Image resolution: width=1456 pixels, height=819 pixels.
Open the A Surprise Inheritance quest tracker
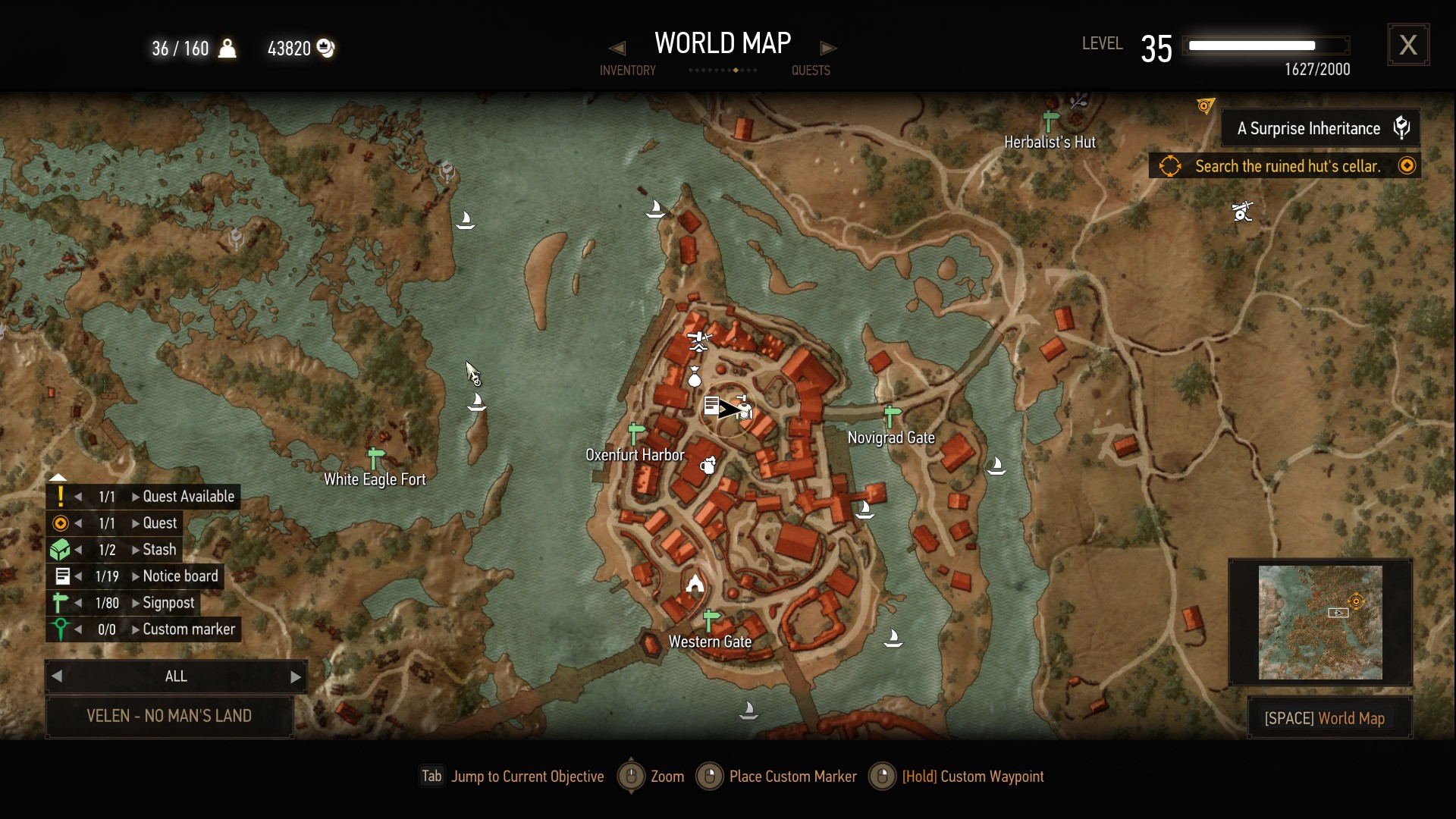click(1319, 128)
